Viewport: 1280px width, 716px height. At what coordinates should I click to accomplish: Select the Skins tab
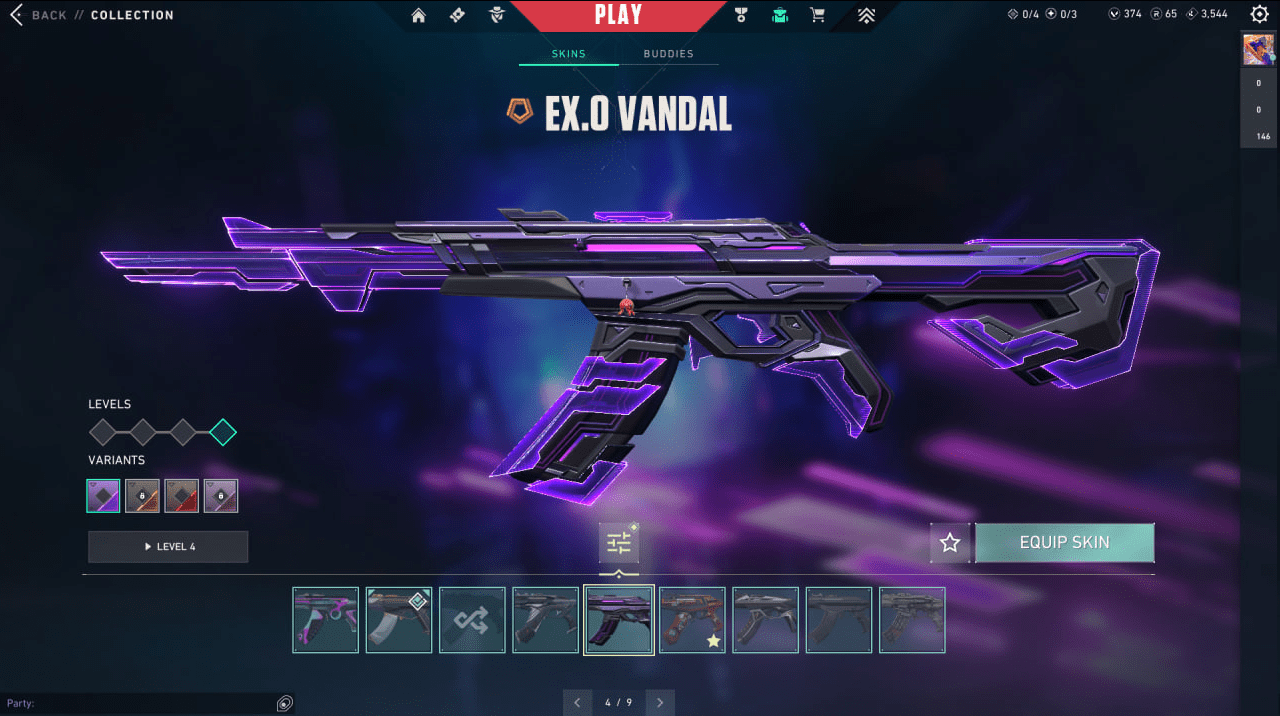click(x=568, y=54)
